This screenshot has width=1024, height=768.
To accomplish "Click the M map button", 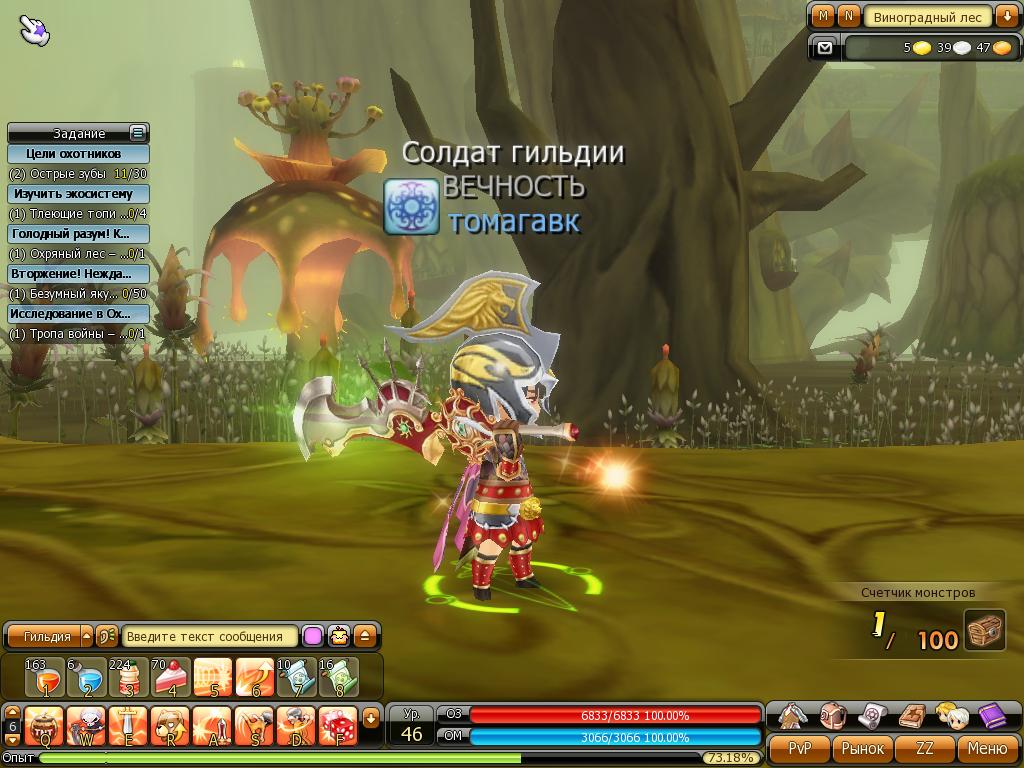I will pos(823,16).
